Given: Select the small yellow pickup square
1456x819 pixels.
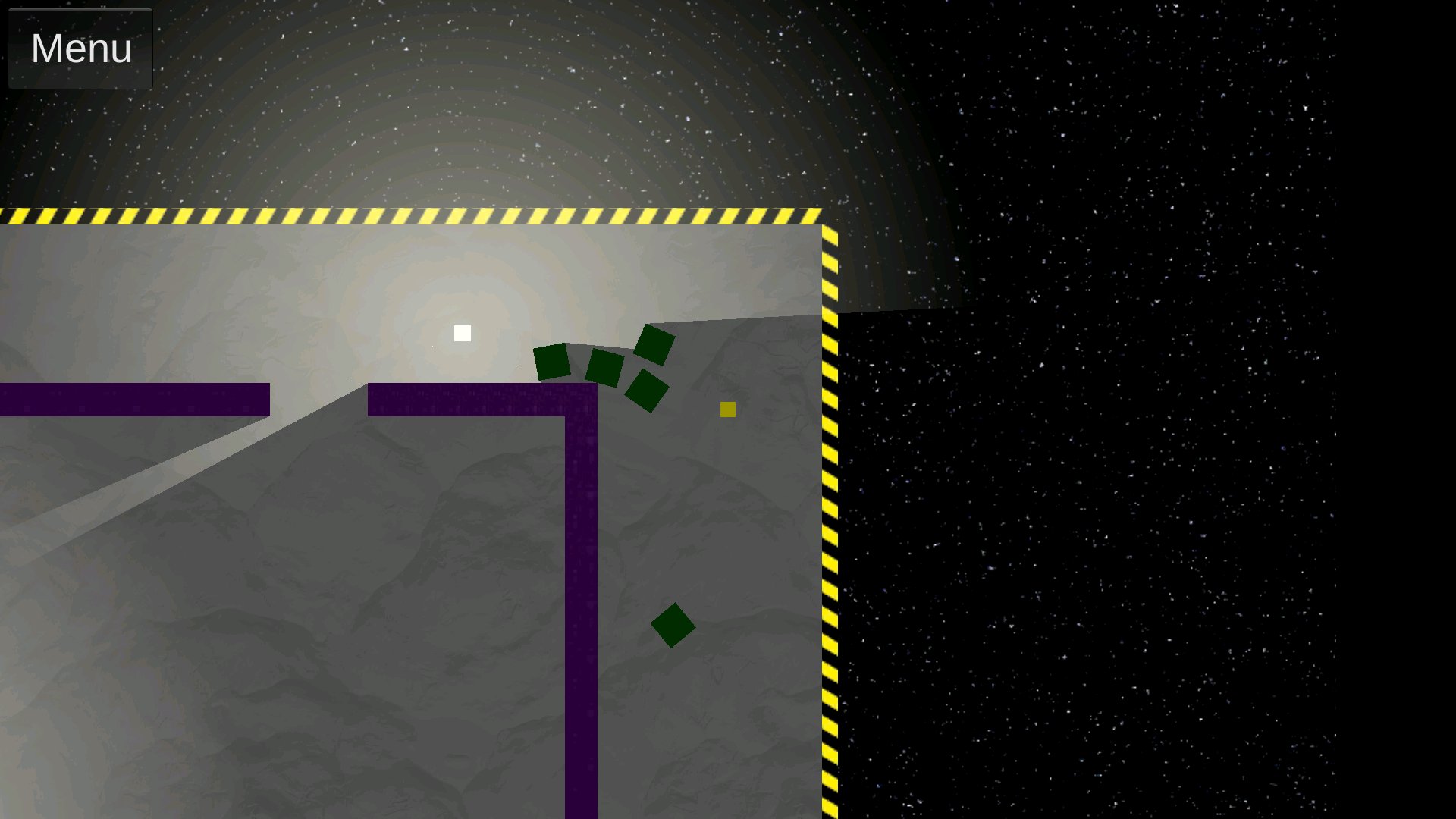Looking at the screenshot, I should pyautogui.click(x=727, y=409).
